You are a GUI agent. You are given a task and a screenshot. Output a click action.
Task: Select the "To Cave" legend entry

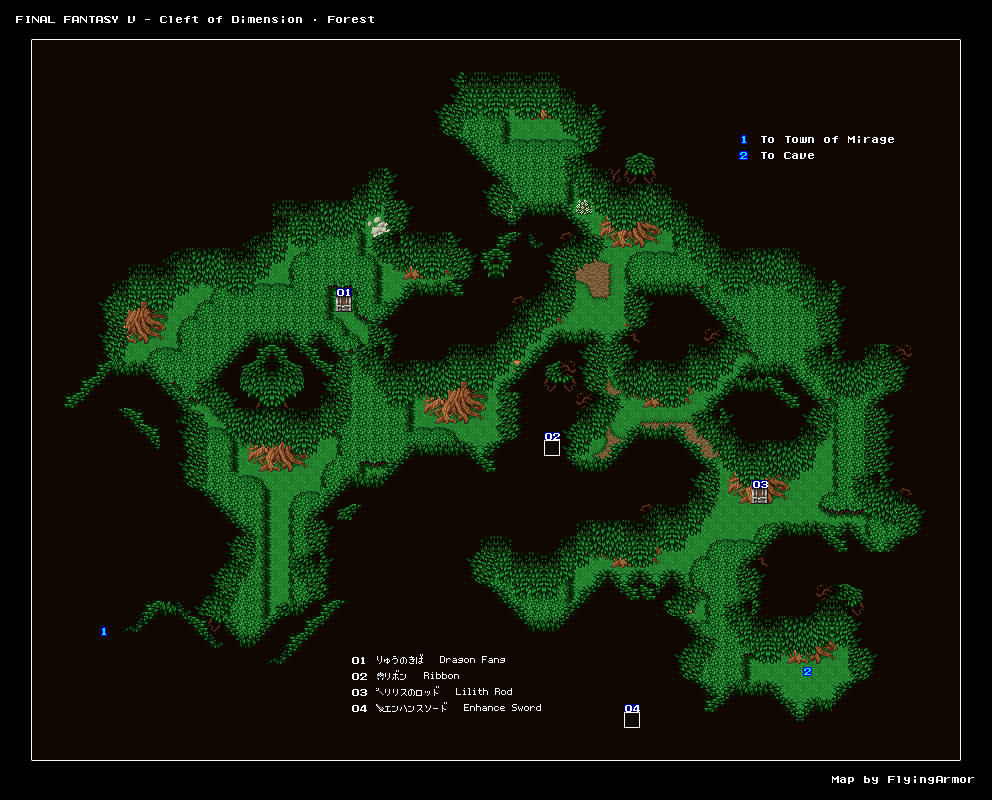[x=787, y=156]
